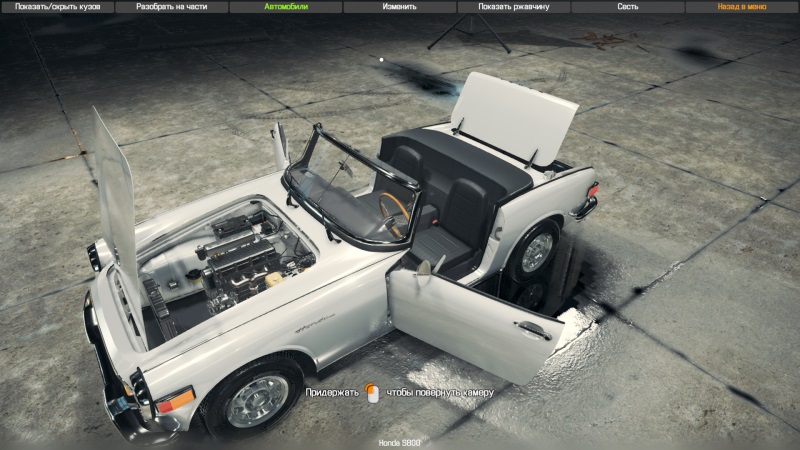This screenshot has height=450, width=800.
Task: Return via Назад в меню
Action: (742, 6)
